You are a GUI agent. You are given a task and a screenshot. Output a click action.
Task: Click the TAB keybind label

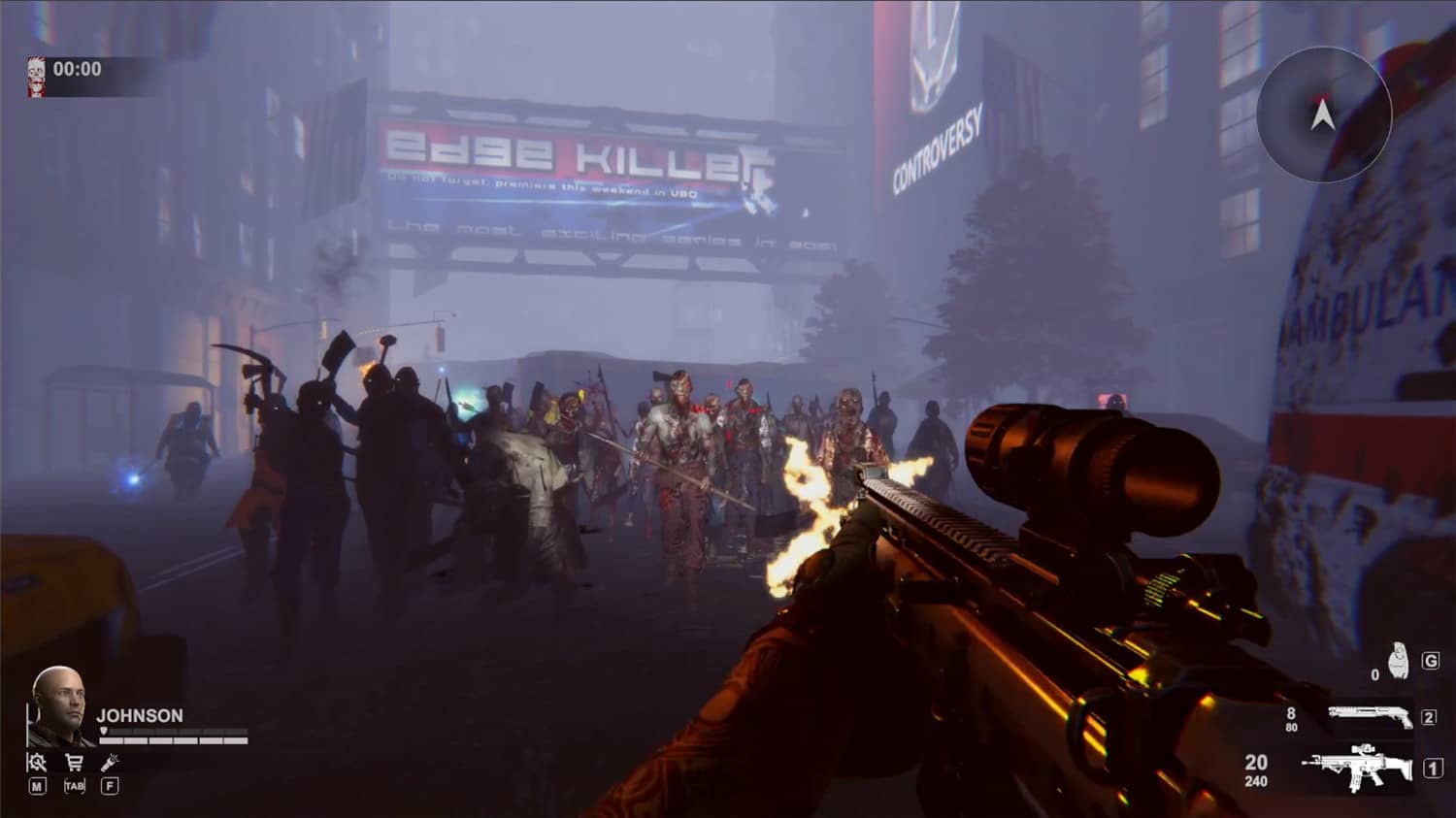(75, 785)
